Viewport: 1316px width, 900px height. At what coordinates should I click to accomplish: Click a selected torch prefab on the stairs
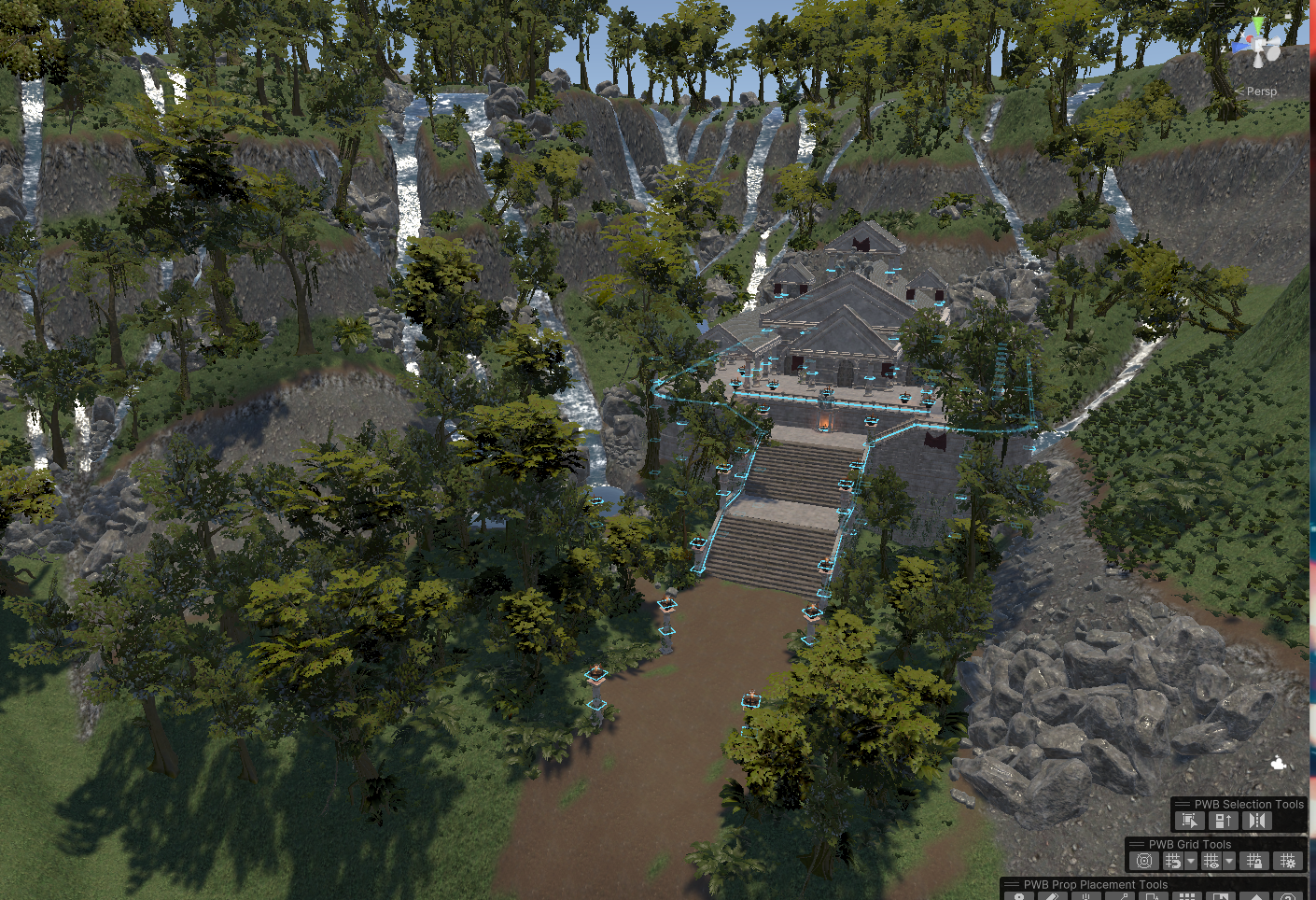[828, 563]
